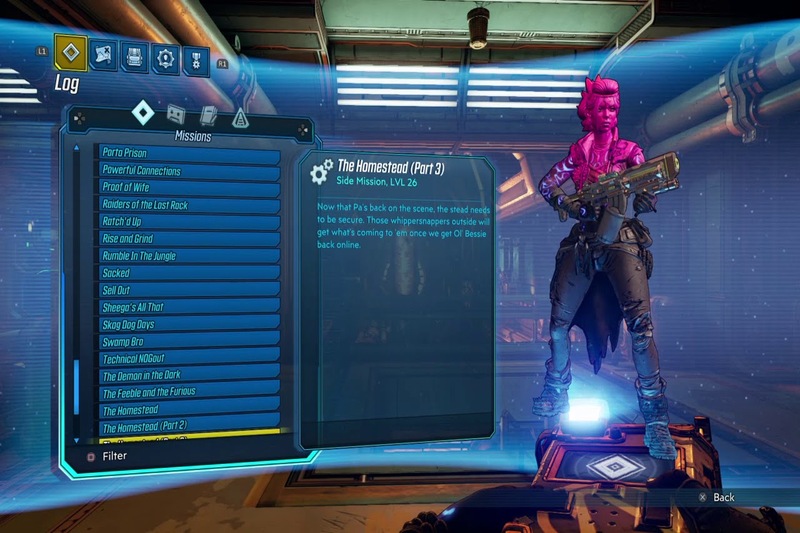The image size is (800, 533).
Task: Select the Porta Prison mission
Action: (x=188, y=153)
